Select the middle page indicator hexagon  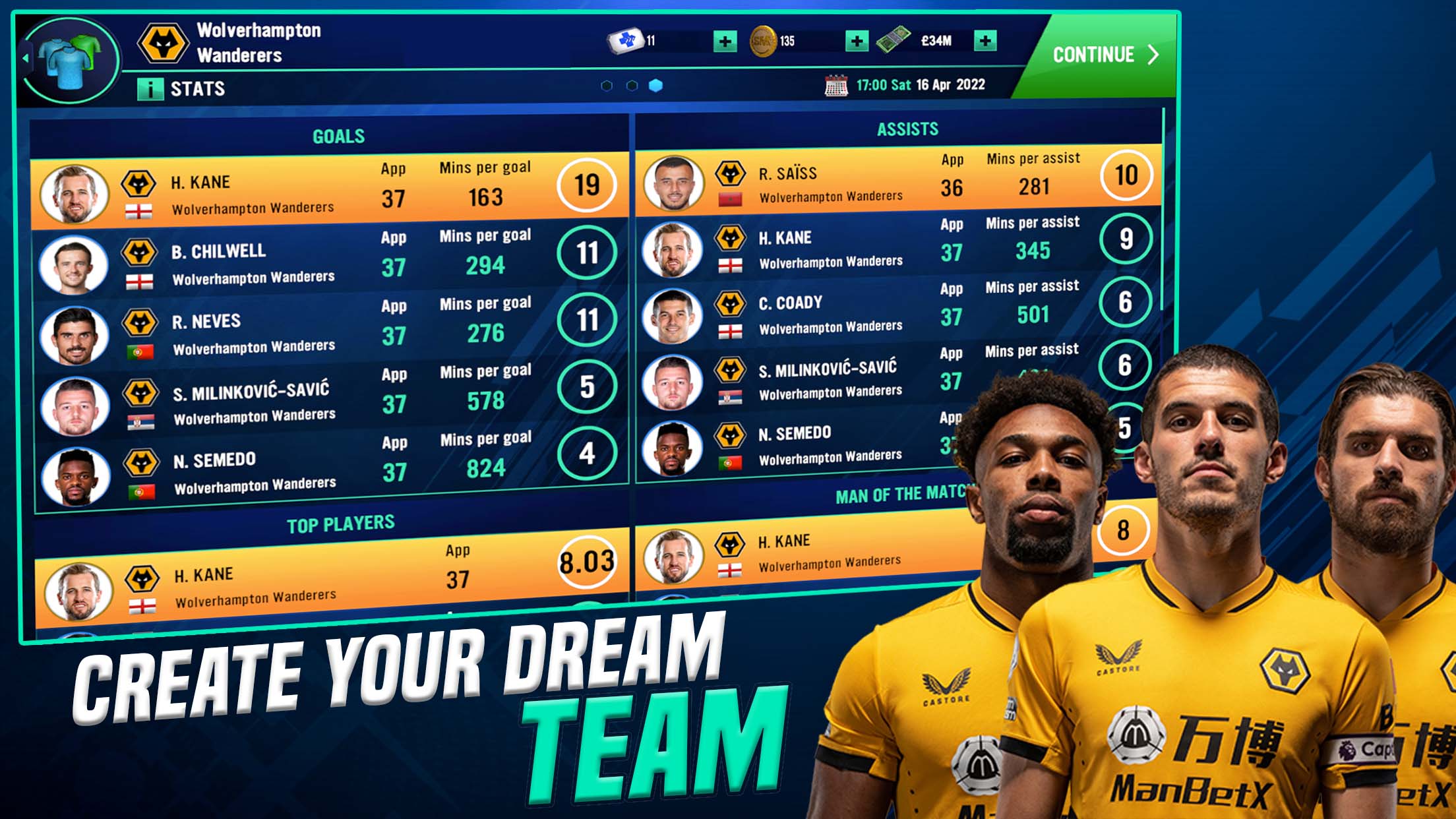(x=632, y=84)
